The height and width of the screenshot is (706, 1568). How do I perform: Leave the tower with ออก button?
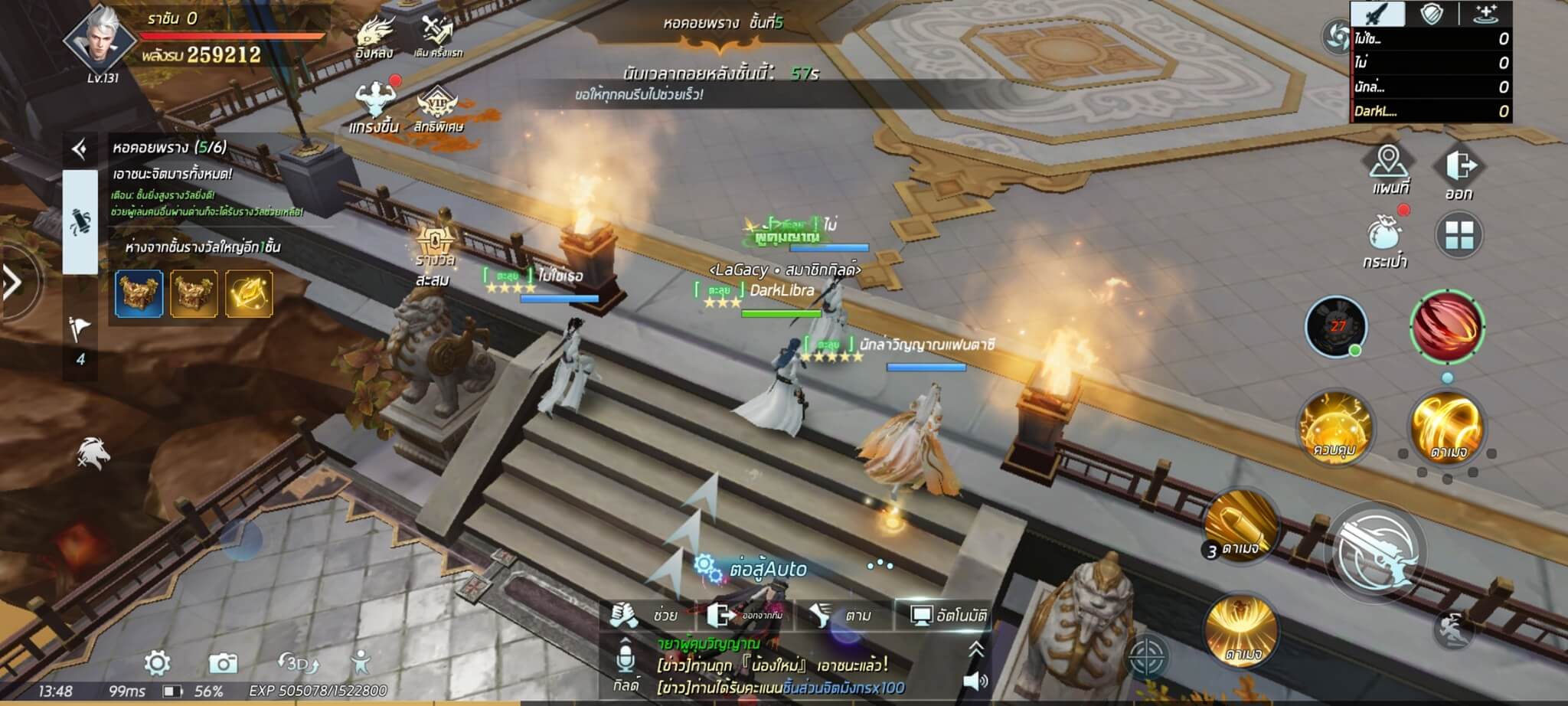tap(1459, 172)
